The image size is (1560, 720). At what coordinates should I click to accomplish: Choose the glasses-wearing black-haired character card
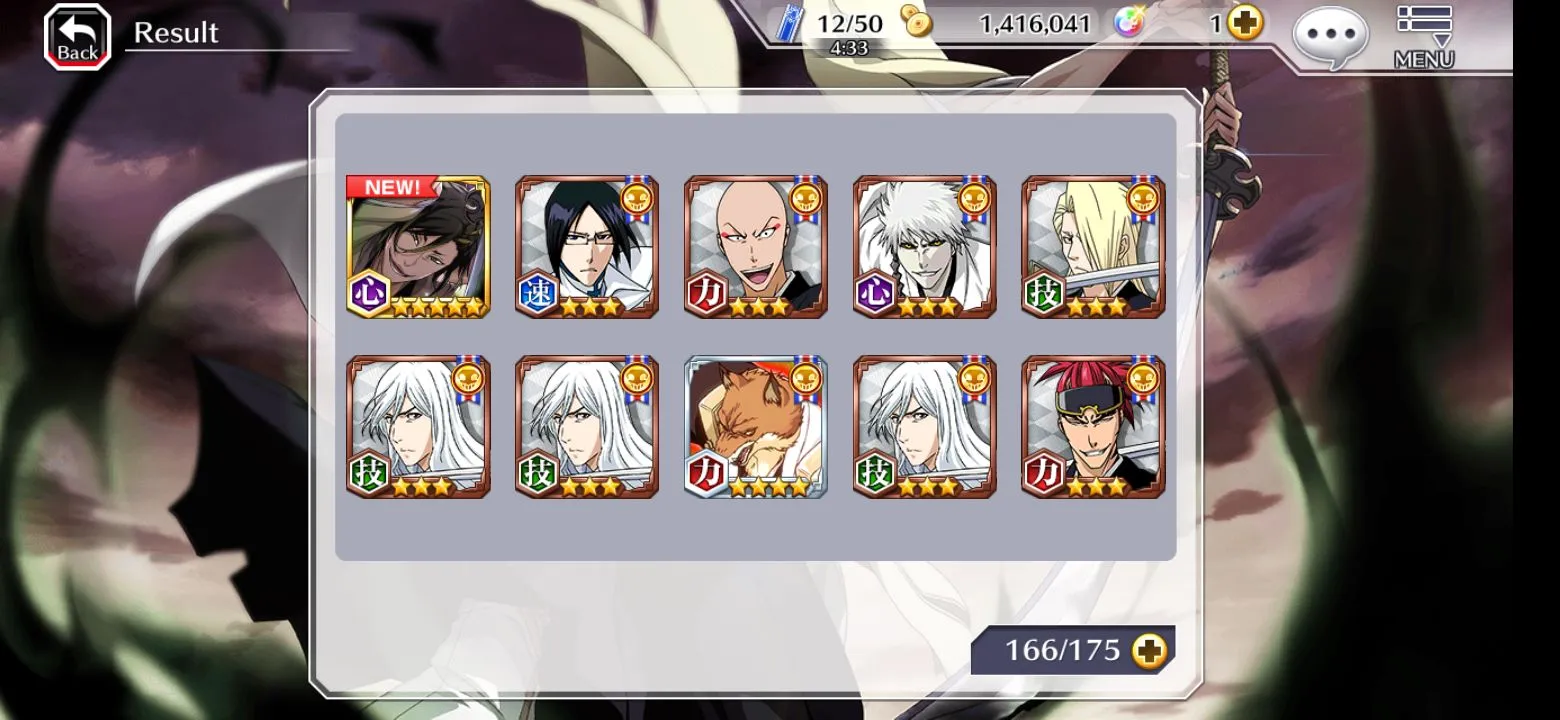(586, 247)
